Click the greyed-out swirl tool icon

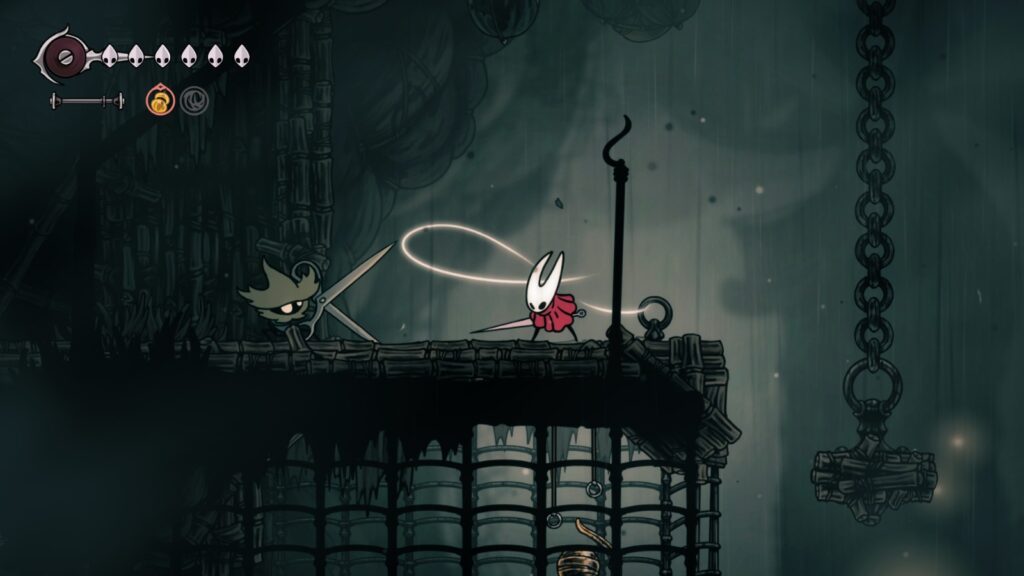[193, 99]
